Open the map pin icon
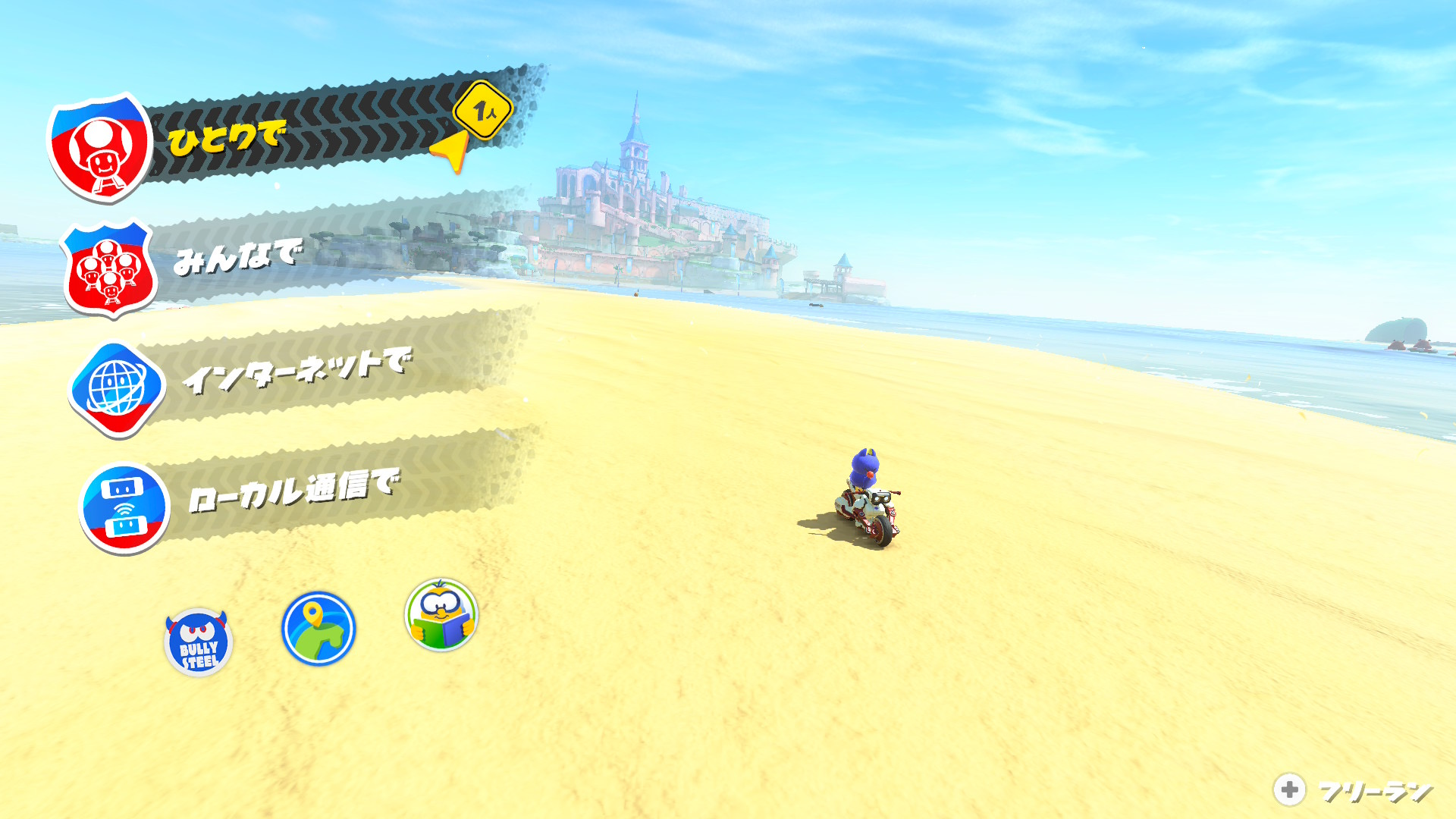1456x819 pixels. (318, 629)
